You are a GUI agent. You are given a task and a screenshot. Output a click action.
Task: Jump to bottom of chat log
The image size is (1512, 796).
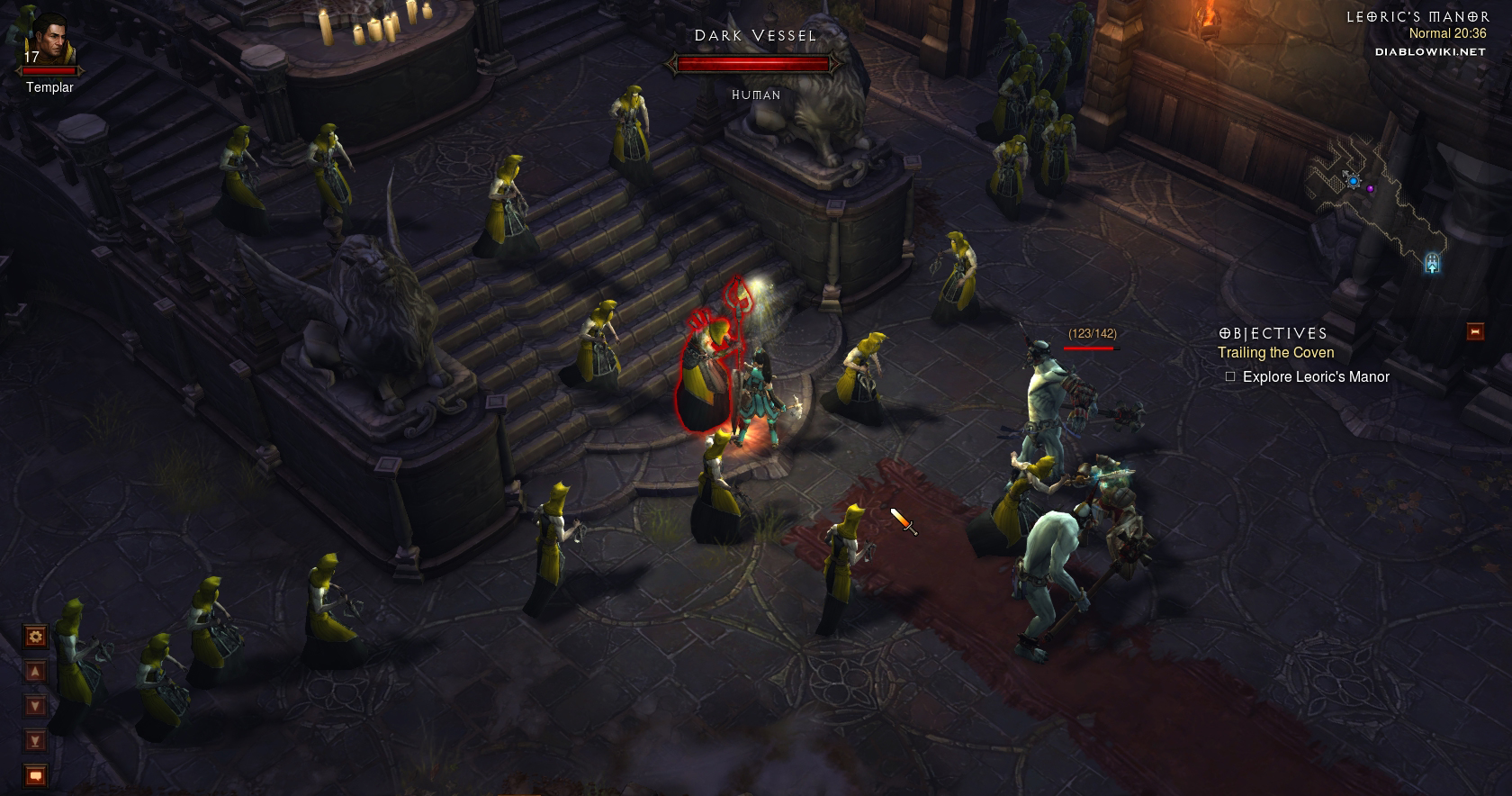click(35, 741)
